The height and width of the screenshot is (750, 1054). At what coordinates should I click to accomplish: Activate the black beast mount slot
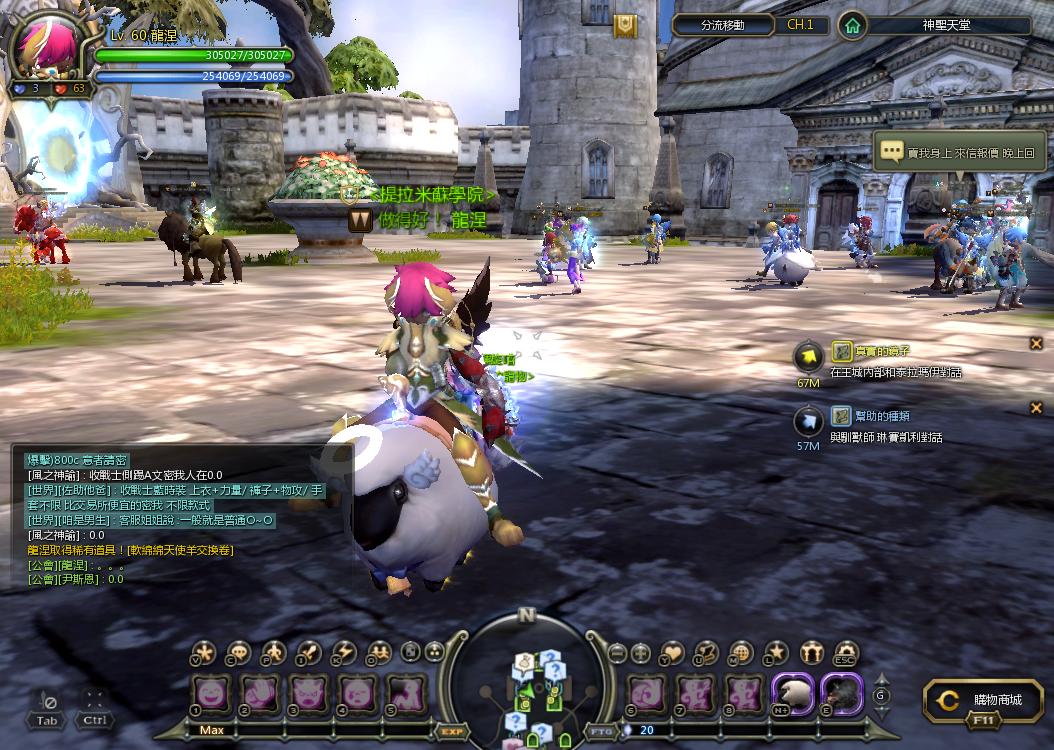[x=841, y=693]
